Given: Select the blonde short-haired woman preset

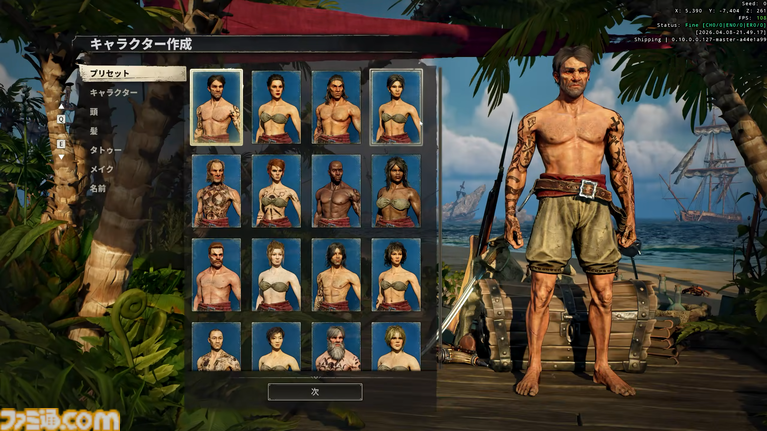Looking at the screenshot, I should (396, 346).
